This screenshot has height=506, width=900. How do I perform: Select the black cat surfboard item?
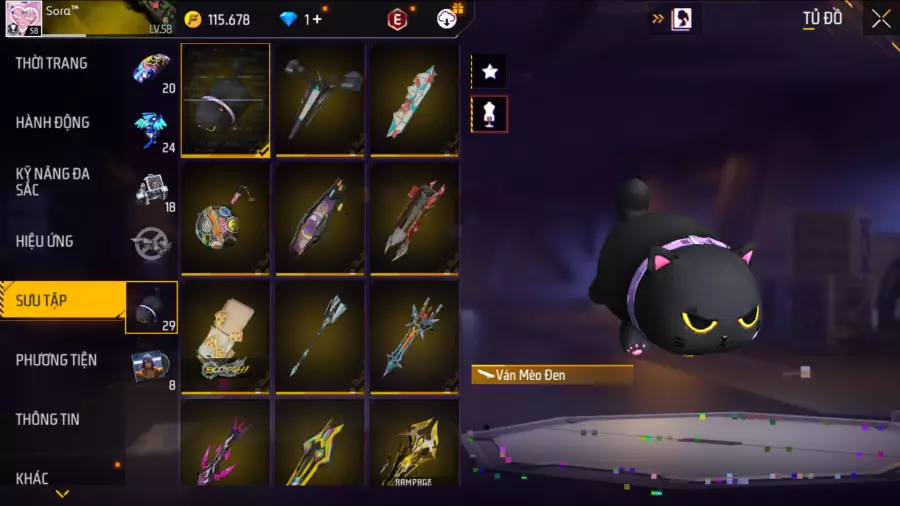click(225, 99)
